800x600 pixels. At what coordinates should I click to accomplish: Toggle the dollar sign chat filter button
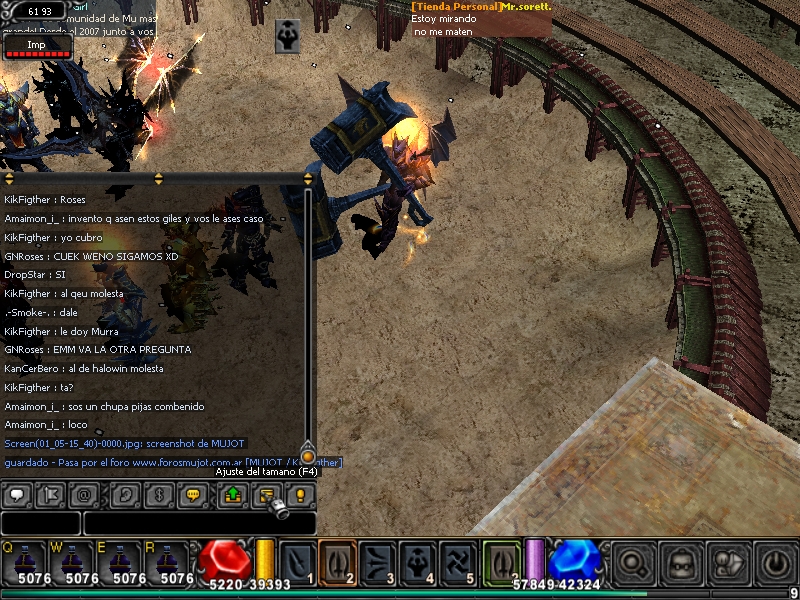click(160, 494)
